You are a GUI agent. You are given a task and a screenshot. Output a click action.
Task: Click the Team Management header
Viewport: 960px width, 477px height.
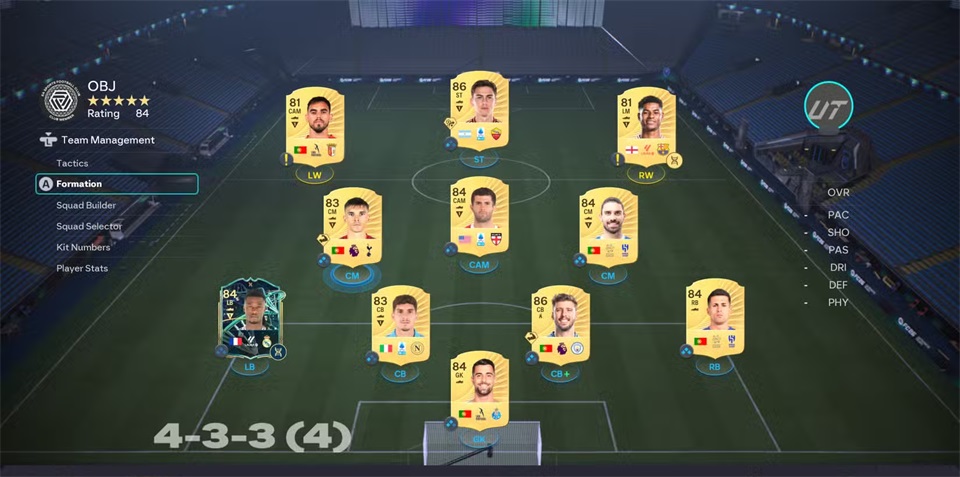107,141
